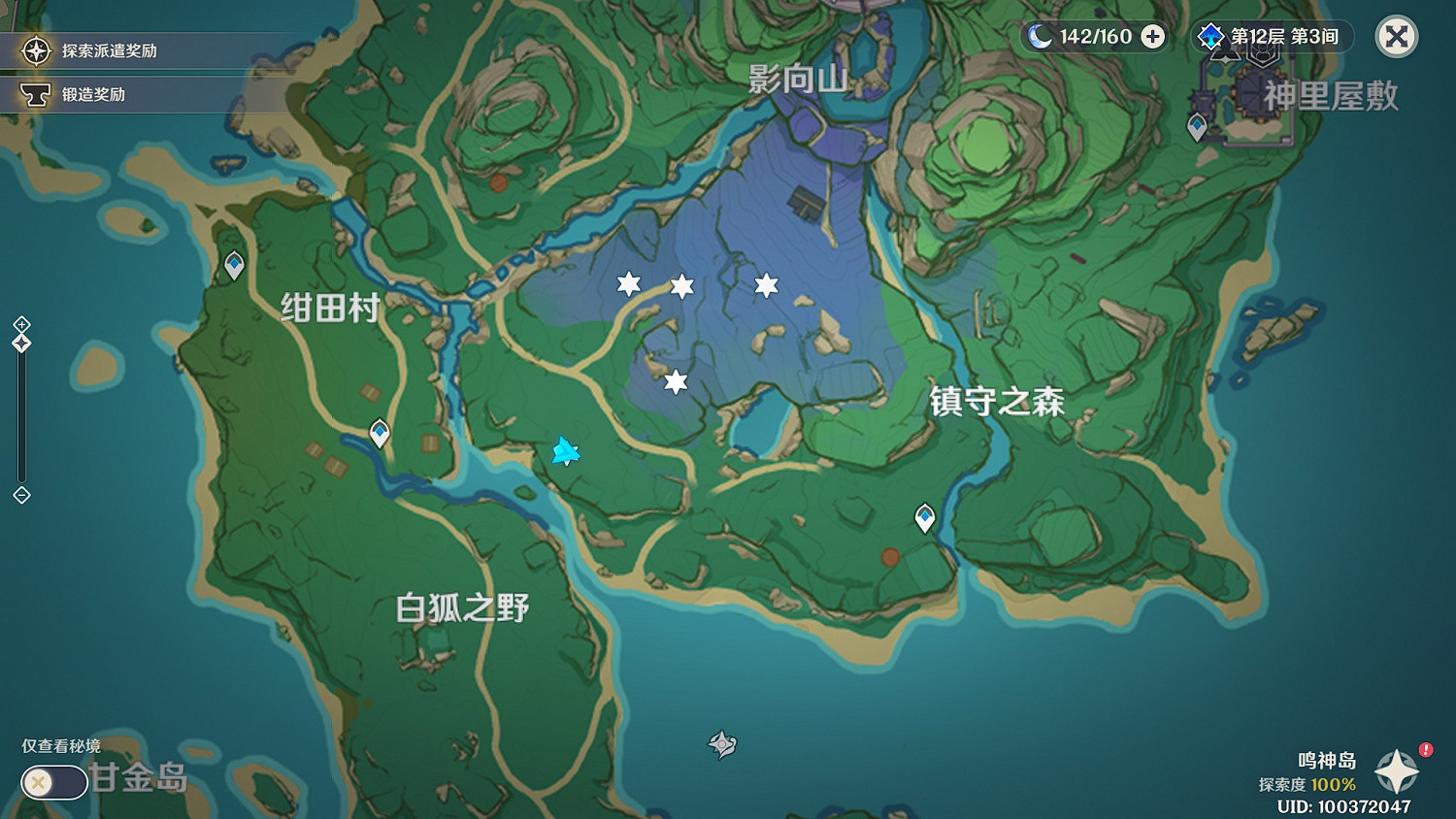Select the Spiral Abyss entrance icon
Viewport: 1456px width, 819px height.
pos(1208,35)
